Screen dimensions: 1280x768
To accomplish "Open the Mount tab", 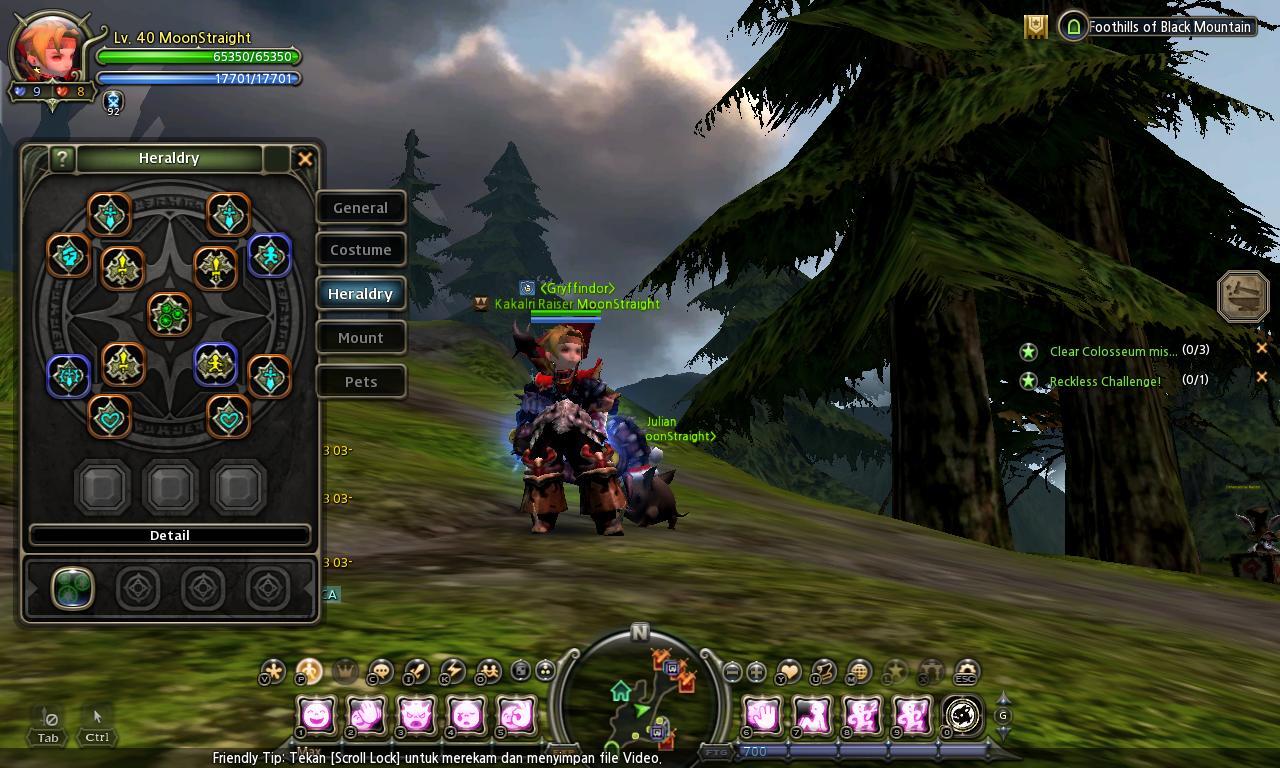I will tap(360, 338).
